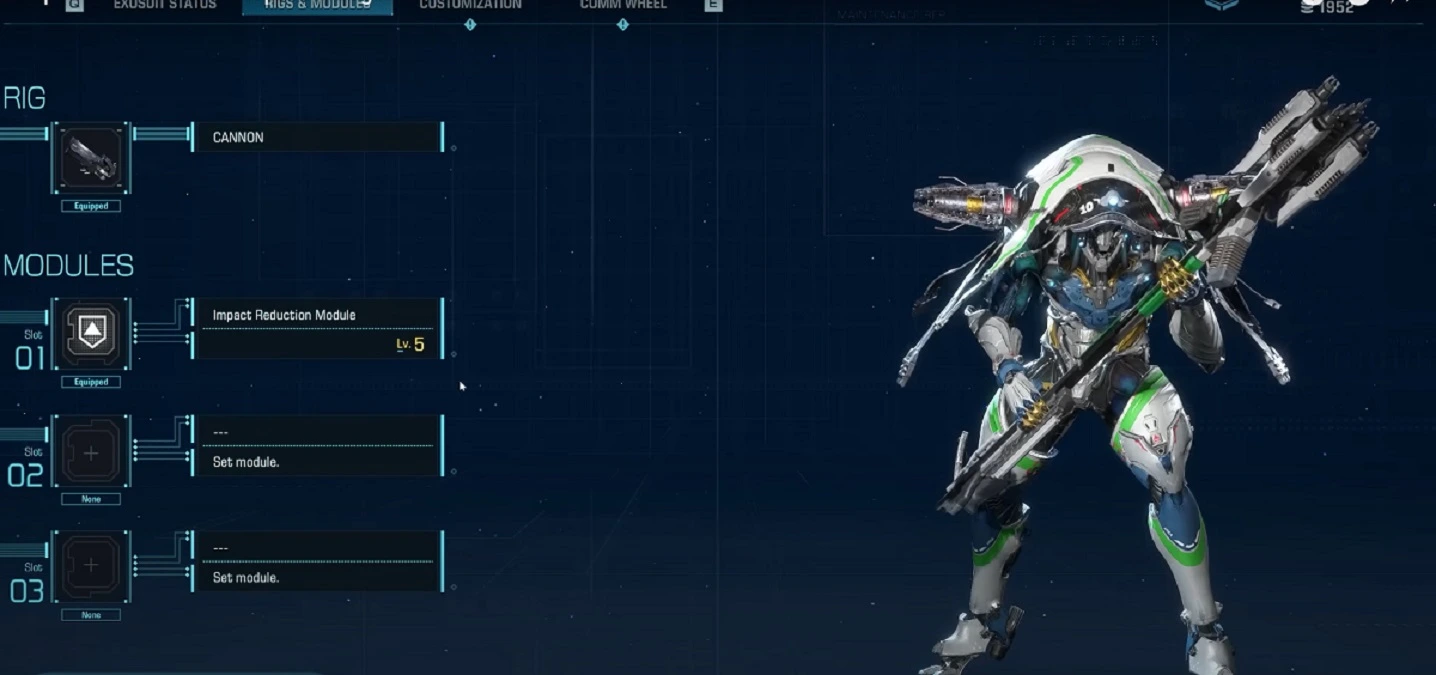Select the equipped Cannon rig icon
The image size is (1436, 675).
coord(91,158)
